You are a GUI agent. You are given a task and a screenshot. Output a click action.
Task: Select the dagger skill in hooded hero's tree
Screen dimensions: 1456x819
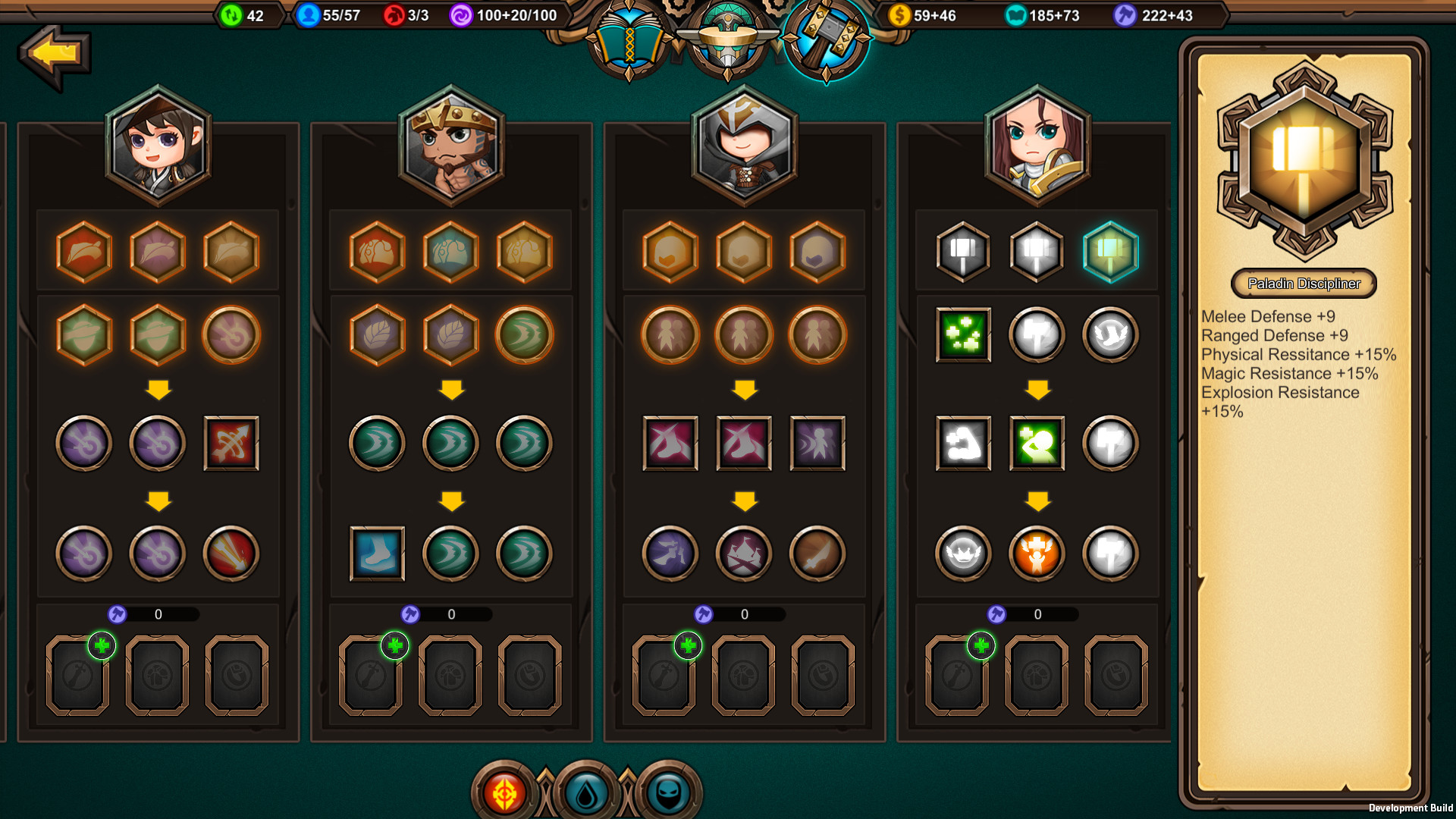coord(817,554)
